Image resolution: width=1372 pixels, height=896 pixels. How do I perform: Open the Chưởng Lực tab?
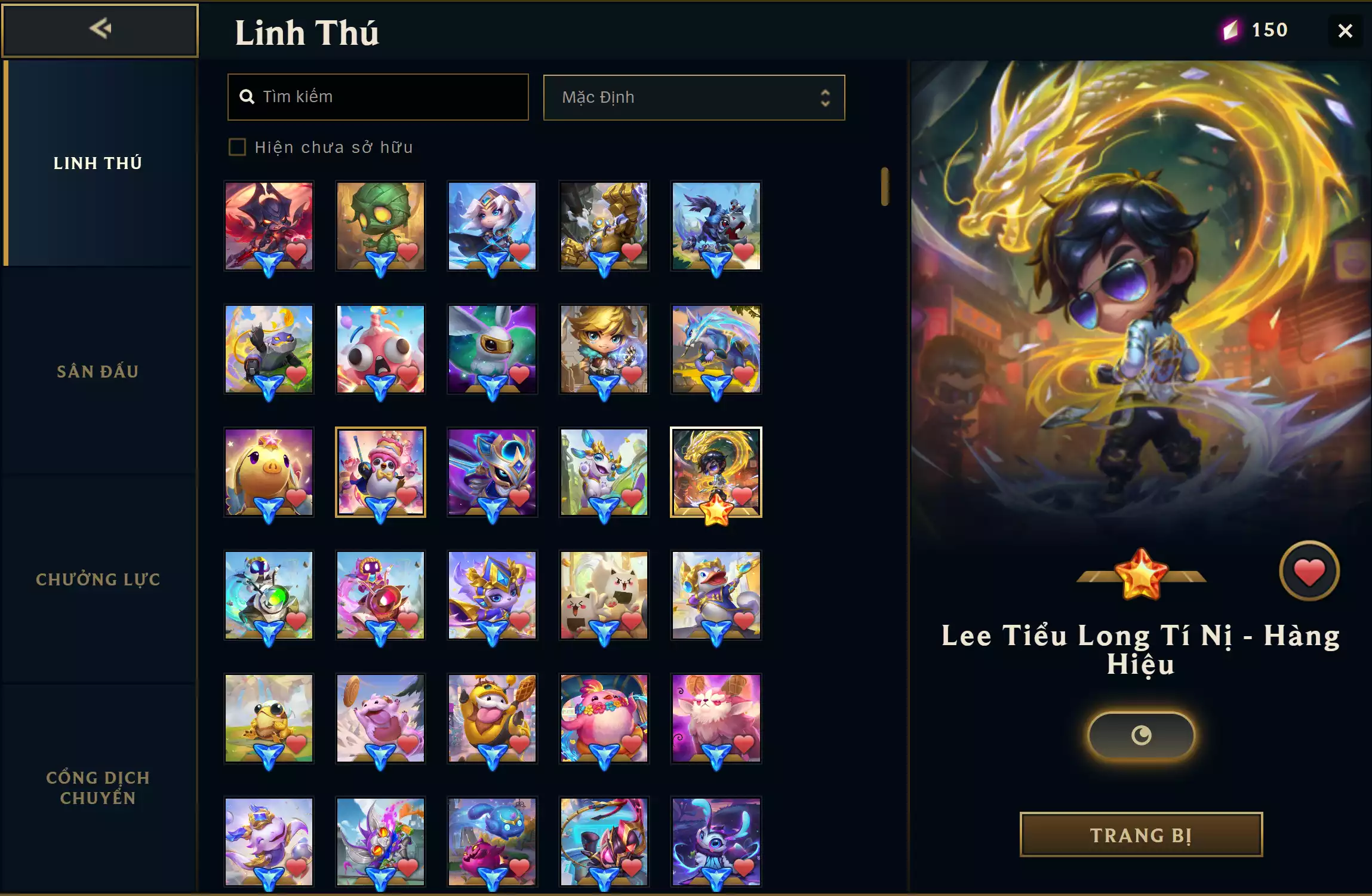(98, 579)
